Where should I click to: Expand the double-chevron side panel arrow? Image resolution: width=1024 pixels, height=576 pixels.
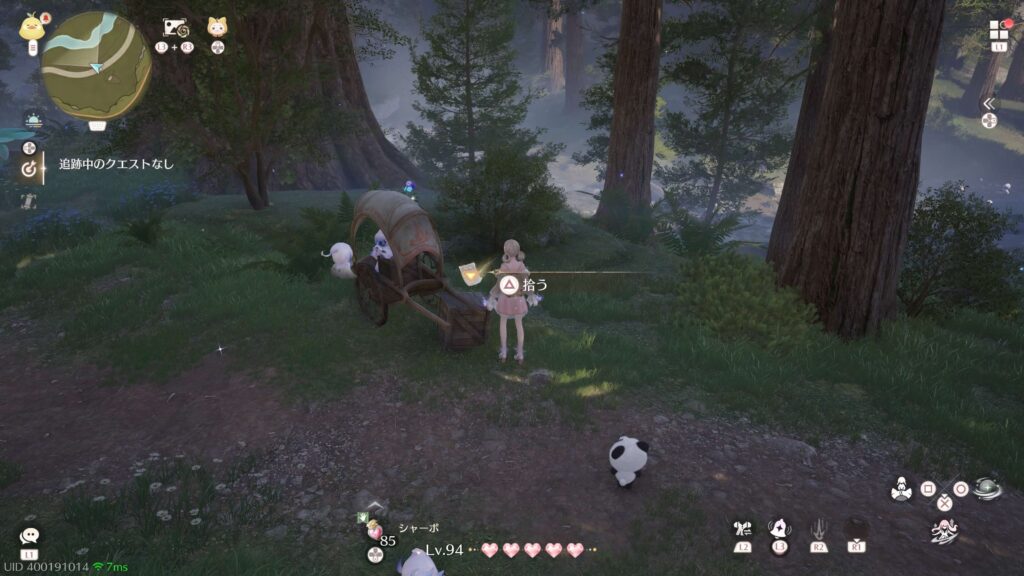(989, 103)
